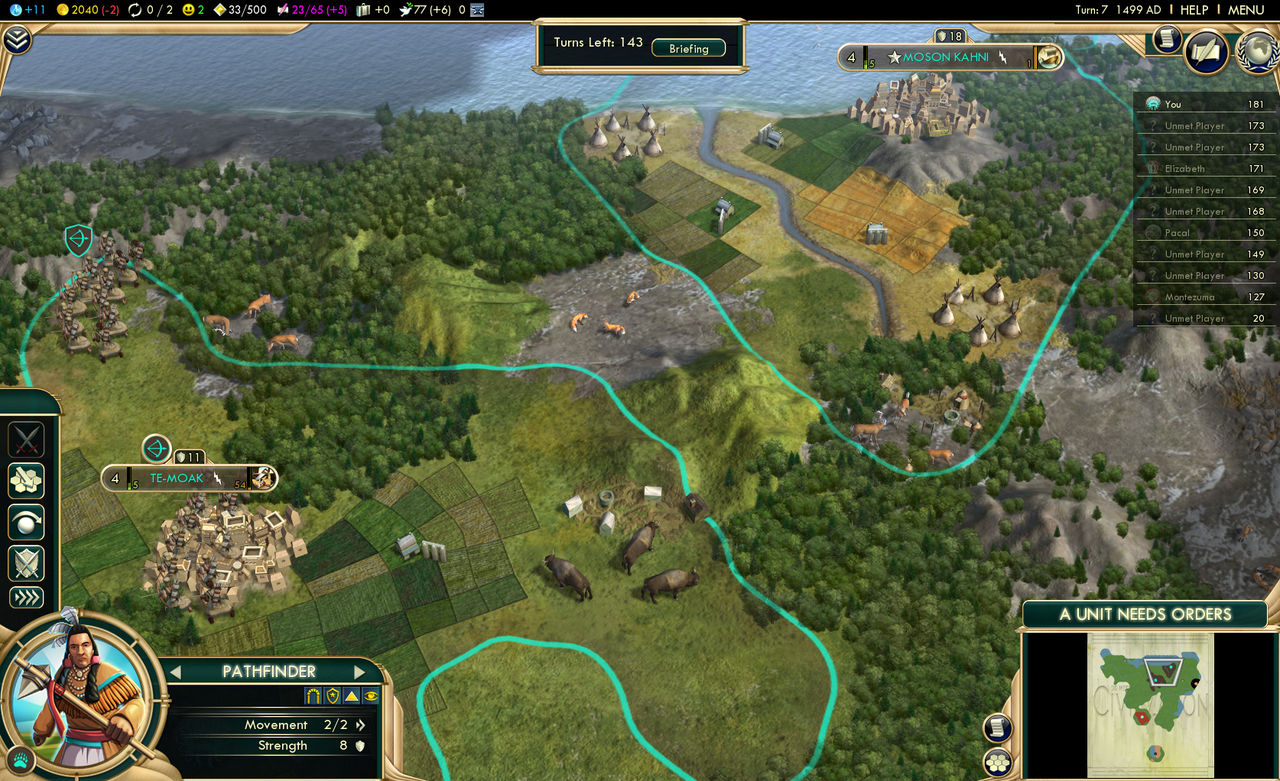Toggle the shield promotion icon in unit panel

[330, 696]
